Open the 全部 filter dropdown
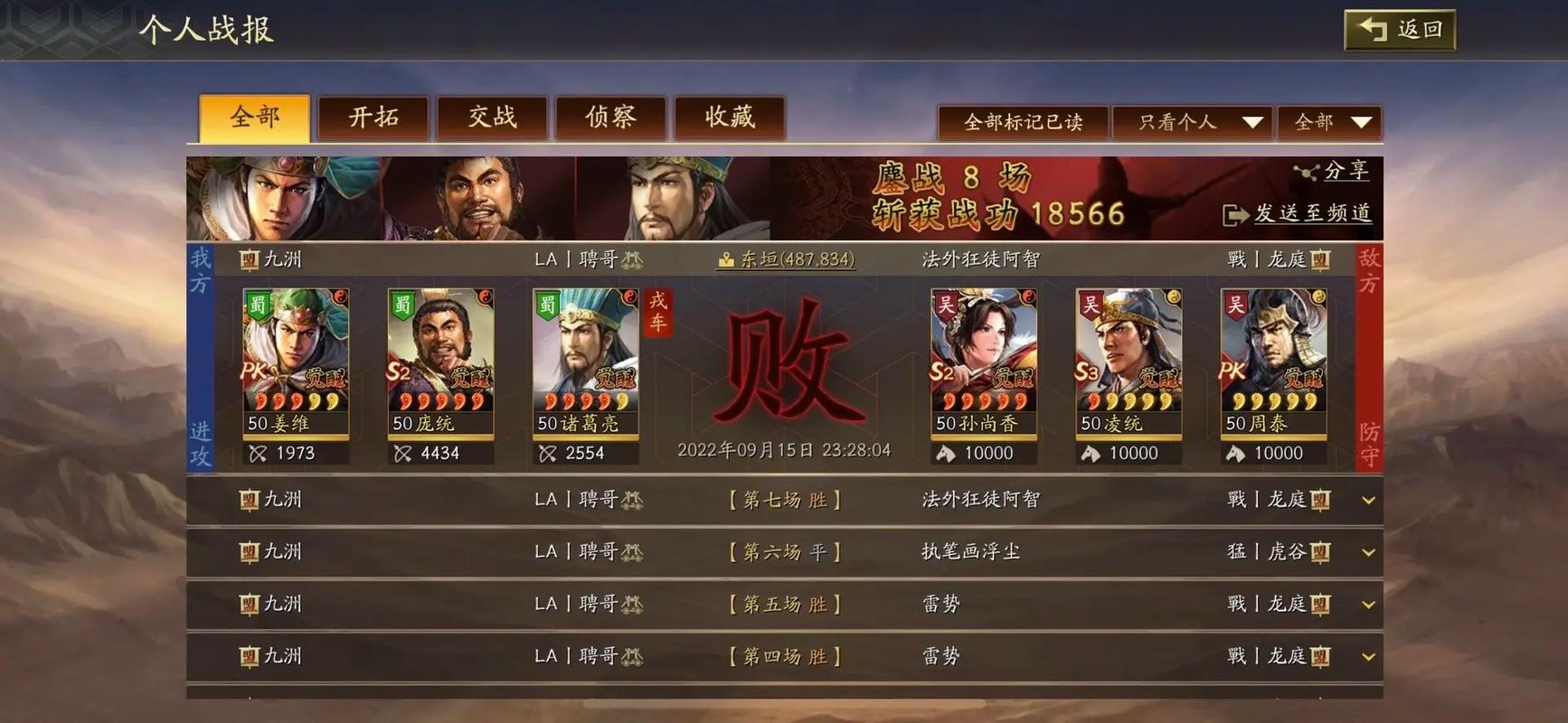Viewport: 1568px width, 723px height. (1327, 121)
